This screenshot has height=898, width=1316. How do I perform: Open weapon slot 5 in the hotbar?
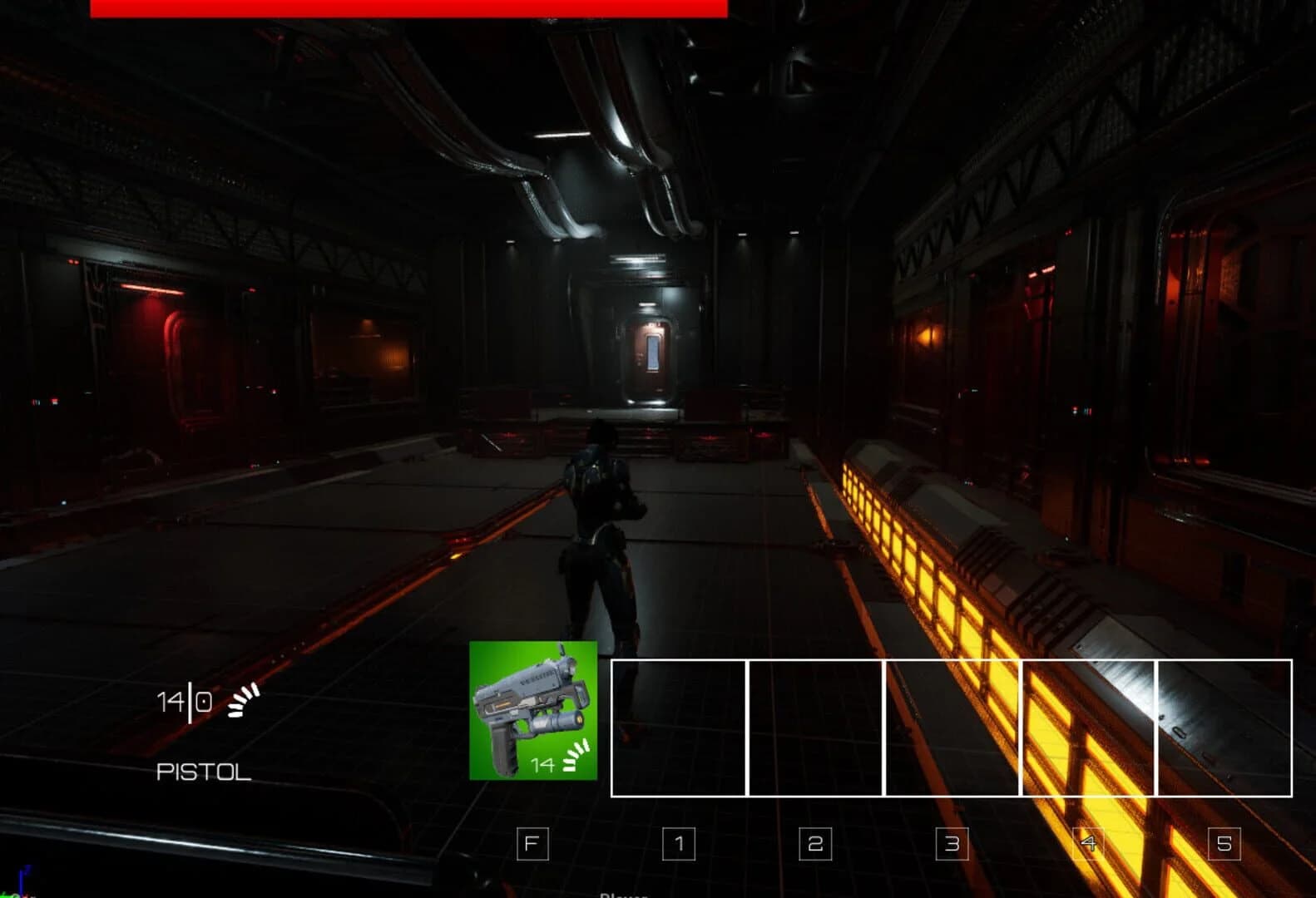coord(1224,730)
